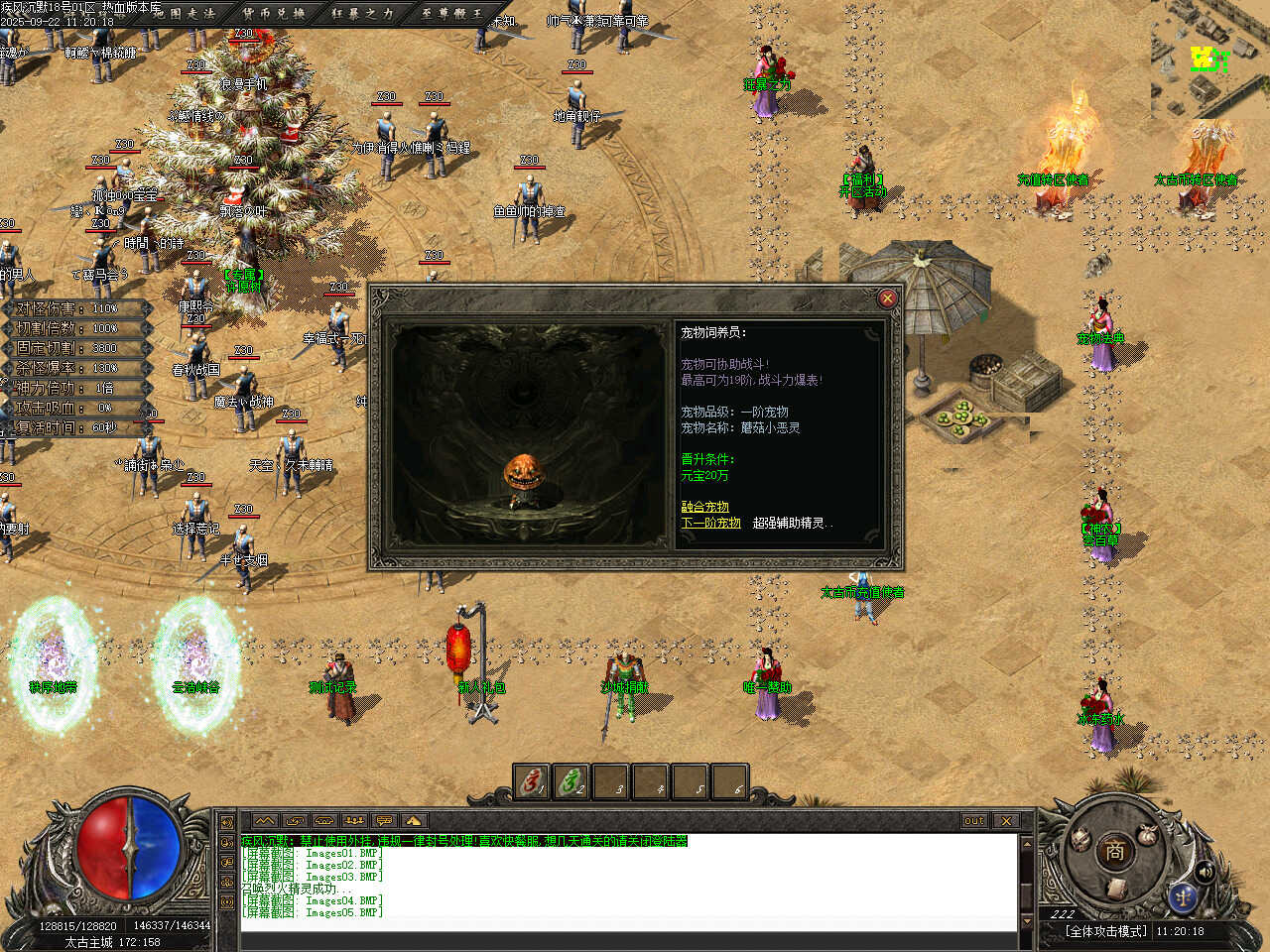Close the pet keeper dialog window
This screenshot has width=1270, height=952.
click(x=887, y=297)
